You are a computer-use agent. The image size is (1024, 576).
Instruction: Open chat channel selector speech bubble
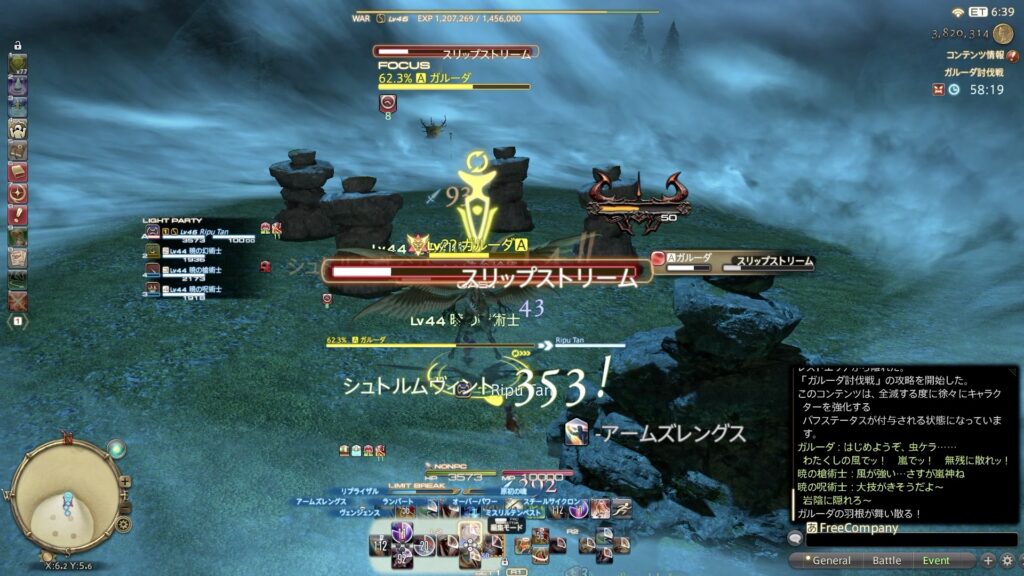(x=796, y=539)
